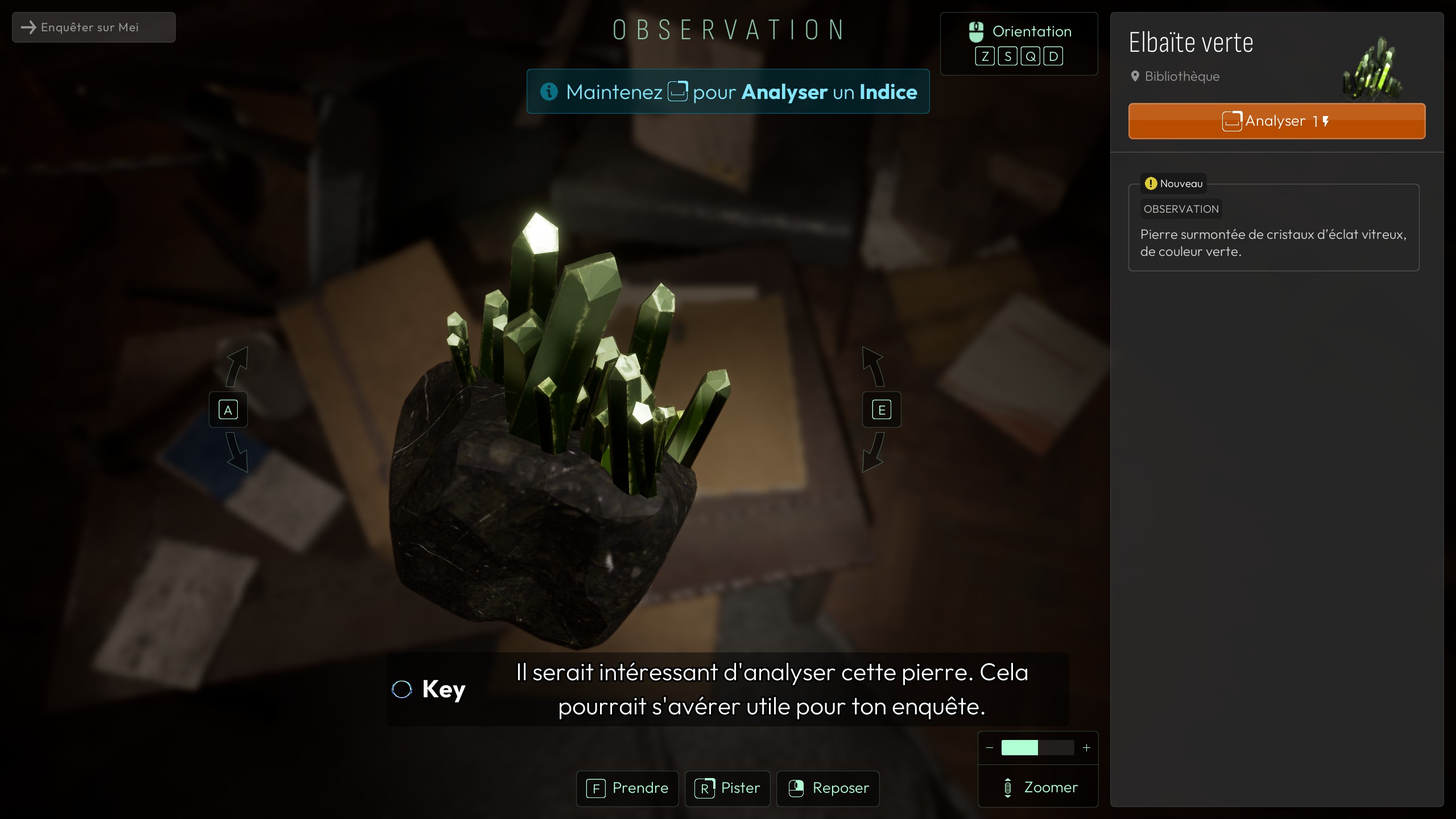Rotate the object with the right arrows control
The height and width of the screenshot is (819, 1456).
(x=882, y=409)
